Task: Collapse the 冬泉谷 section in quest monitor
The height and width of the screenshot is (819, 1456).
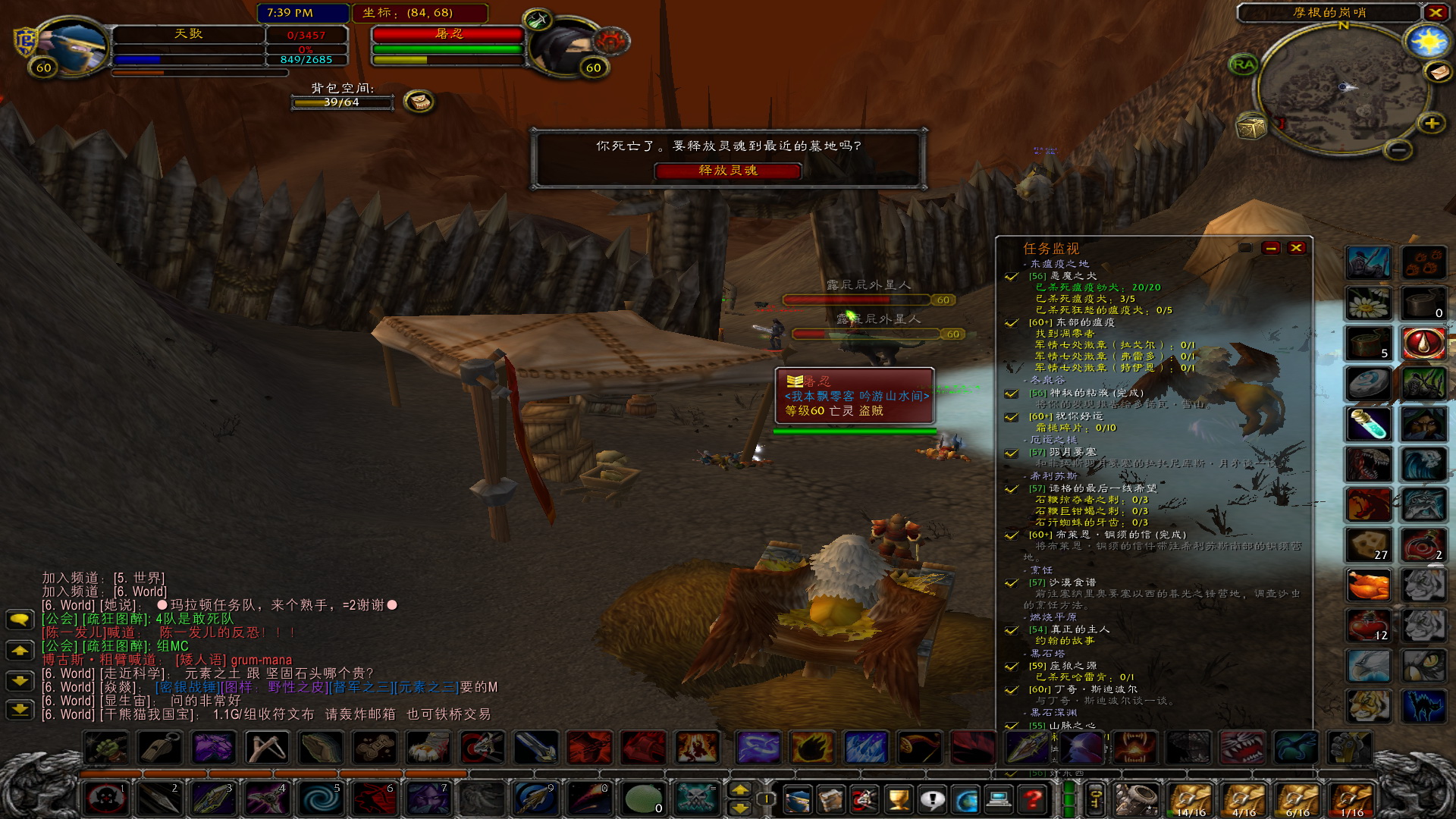Action: 1024,381
